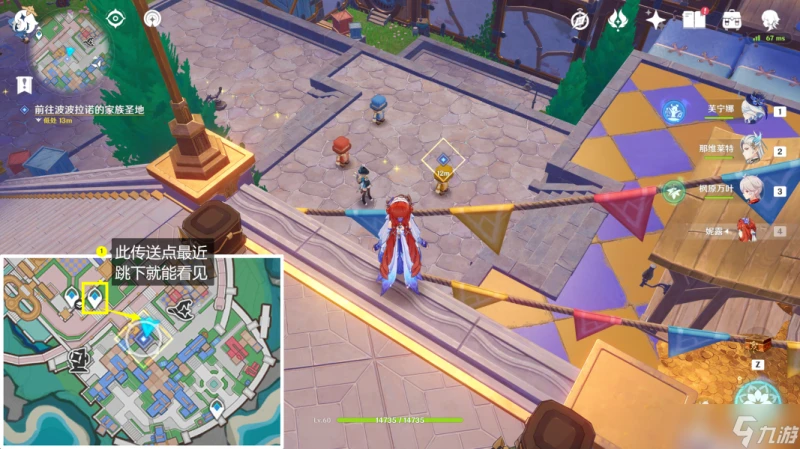The height and width of the screenshot is (449, 800).
Task: Open the compass icon in the top bar
Action: [580, 19]
